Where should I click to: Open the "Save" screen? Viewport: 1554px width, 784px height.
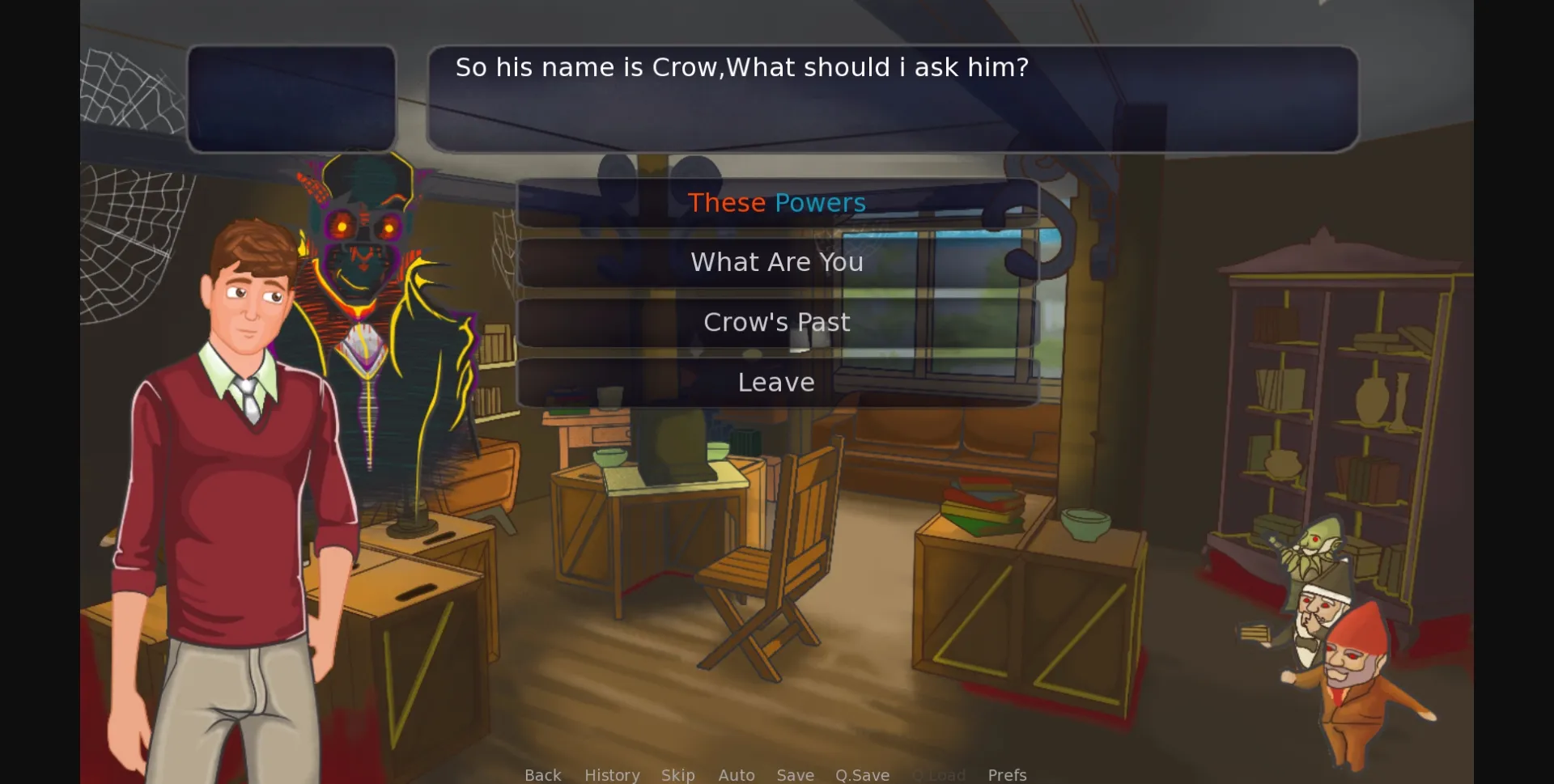click(796, 774)
